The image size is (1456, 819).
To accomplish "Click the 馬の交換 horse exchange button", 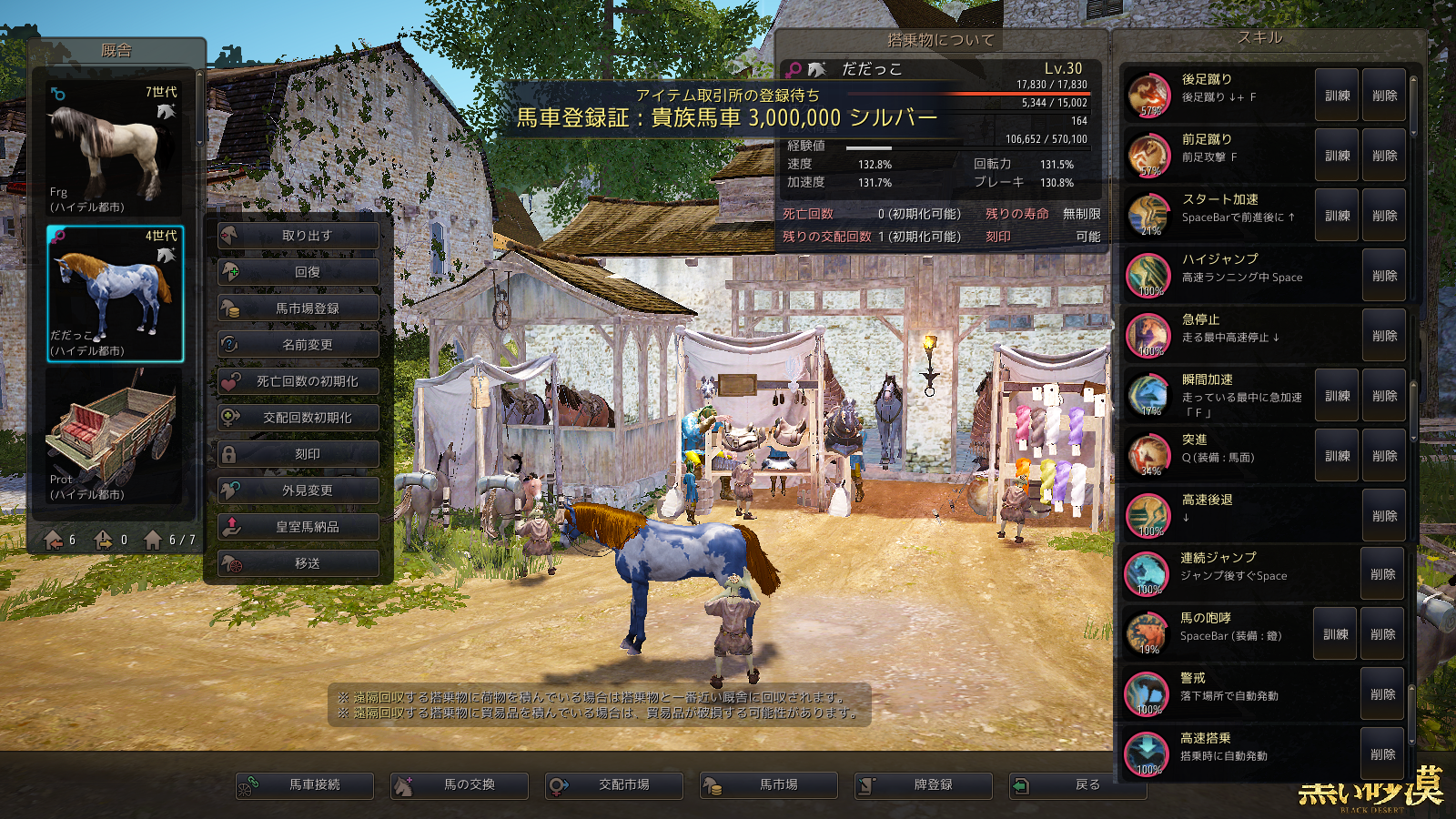I will (460, 785).
